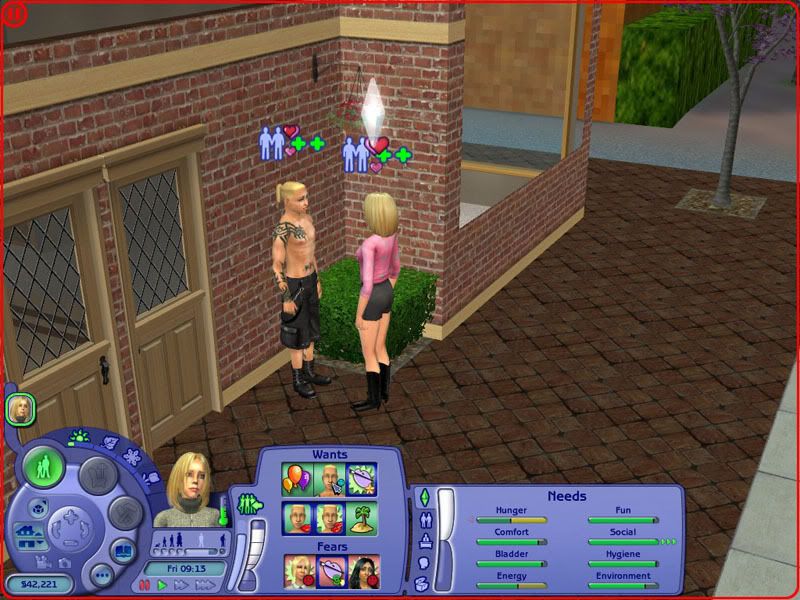The height and width of the screenshot is (600, 800).
Task: Open the Story mode album button
Action: click(122, 551)
